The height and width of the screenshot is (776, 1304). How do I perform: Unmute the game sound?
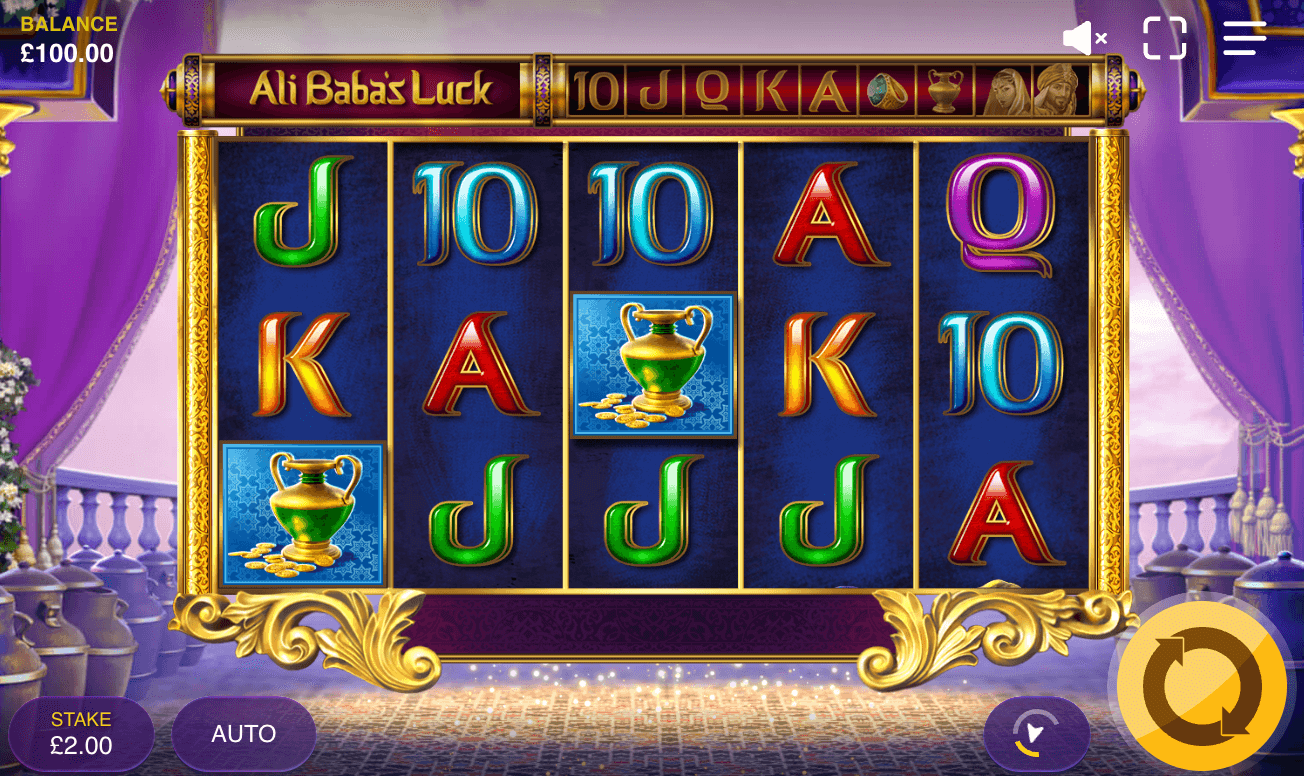(1083, 38)
